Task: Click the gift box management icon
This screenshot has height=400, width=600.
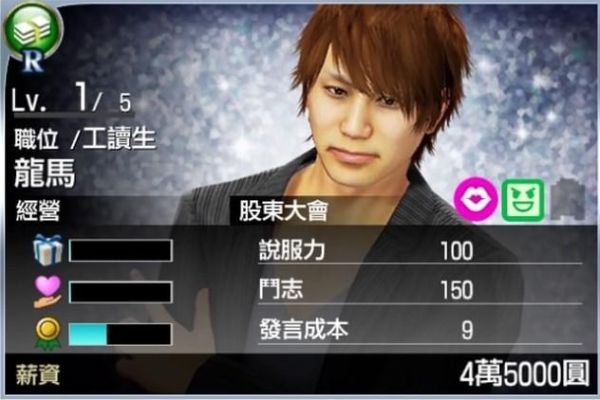Action: [46, 249]
